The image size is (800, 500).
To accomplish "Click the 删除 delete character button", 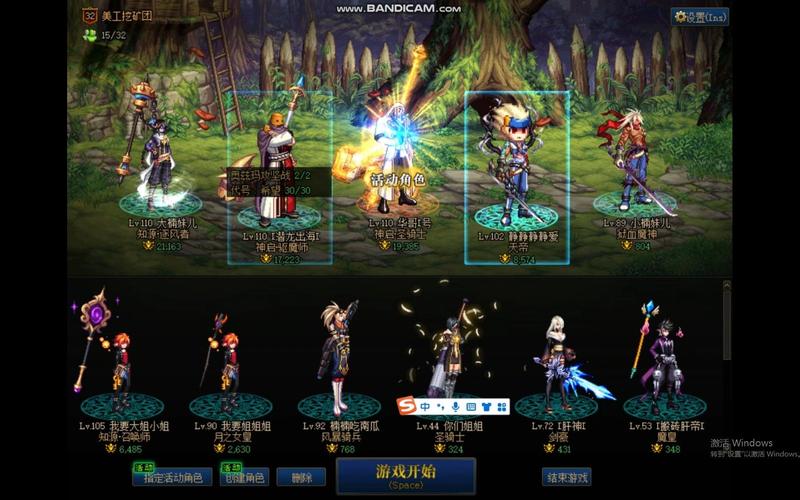I will coord(301,478).
